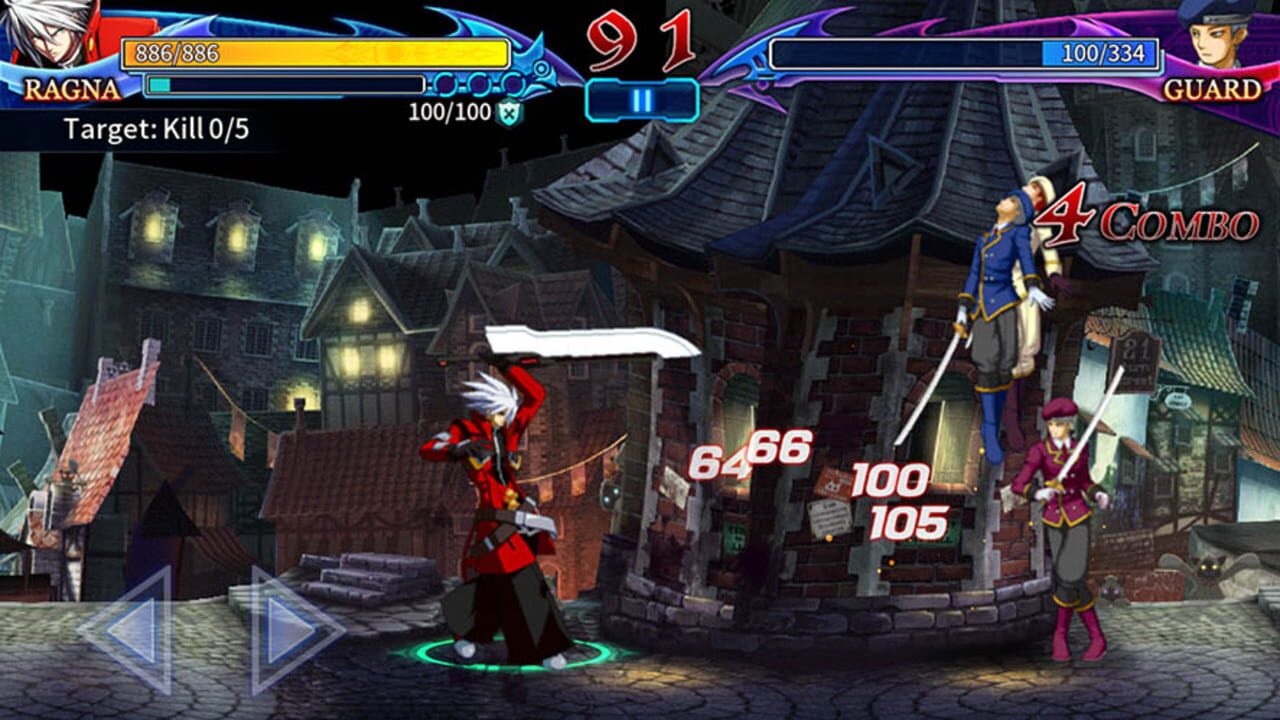Viewport: 1280px width, 720px height.
Task: Click the shield icon next to 100/100
Action: tap(509, 111)
